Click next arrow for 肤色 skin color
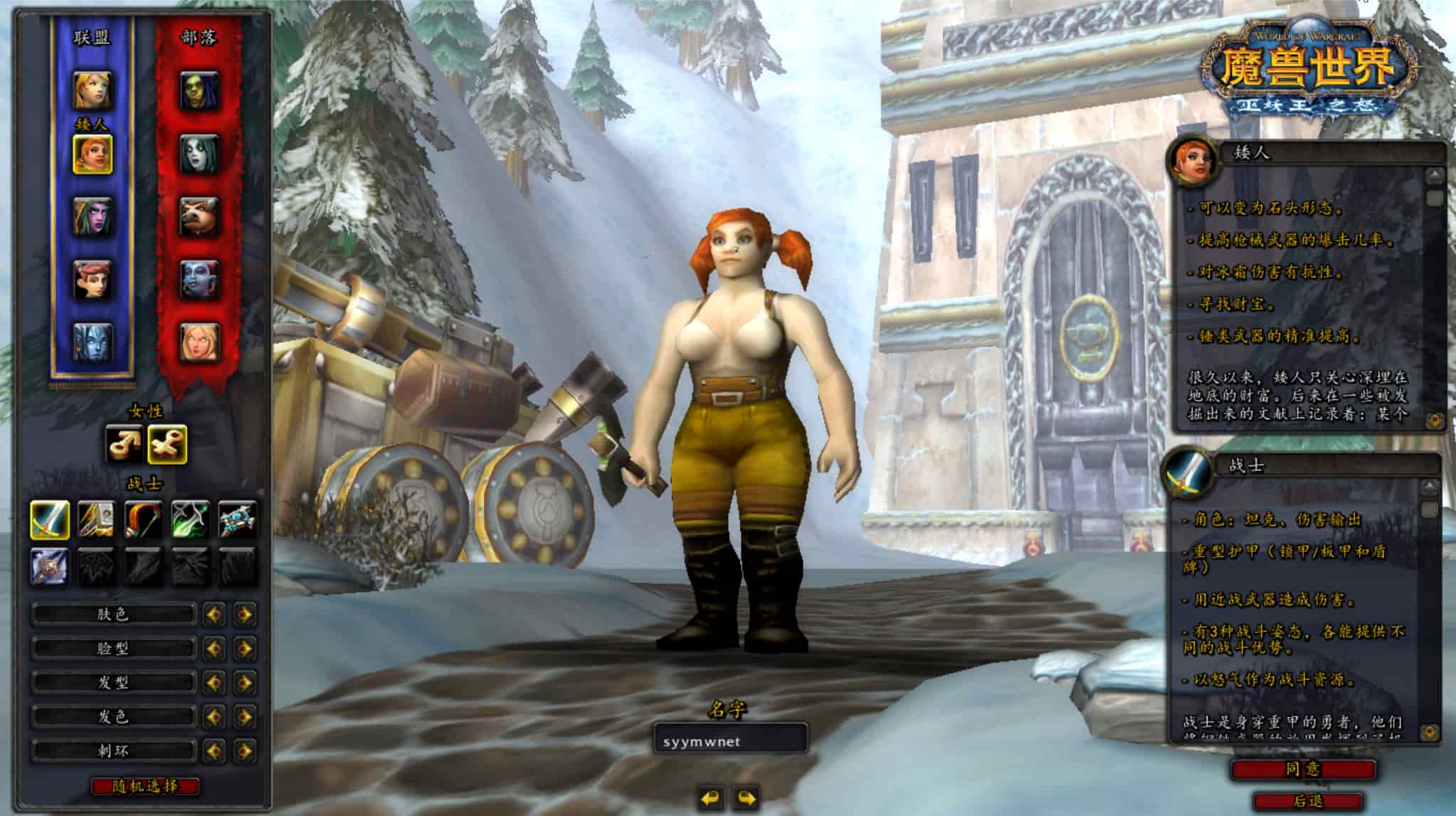The image size is (1456, 816). click(x=245, y=614)
